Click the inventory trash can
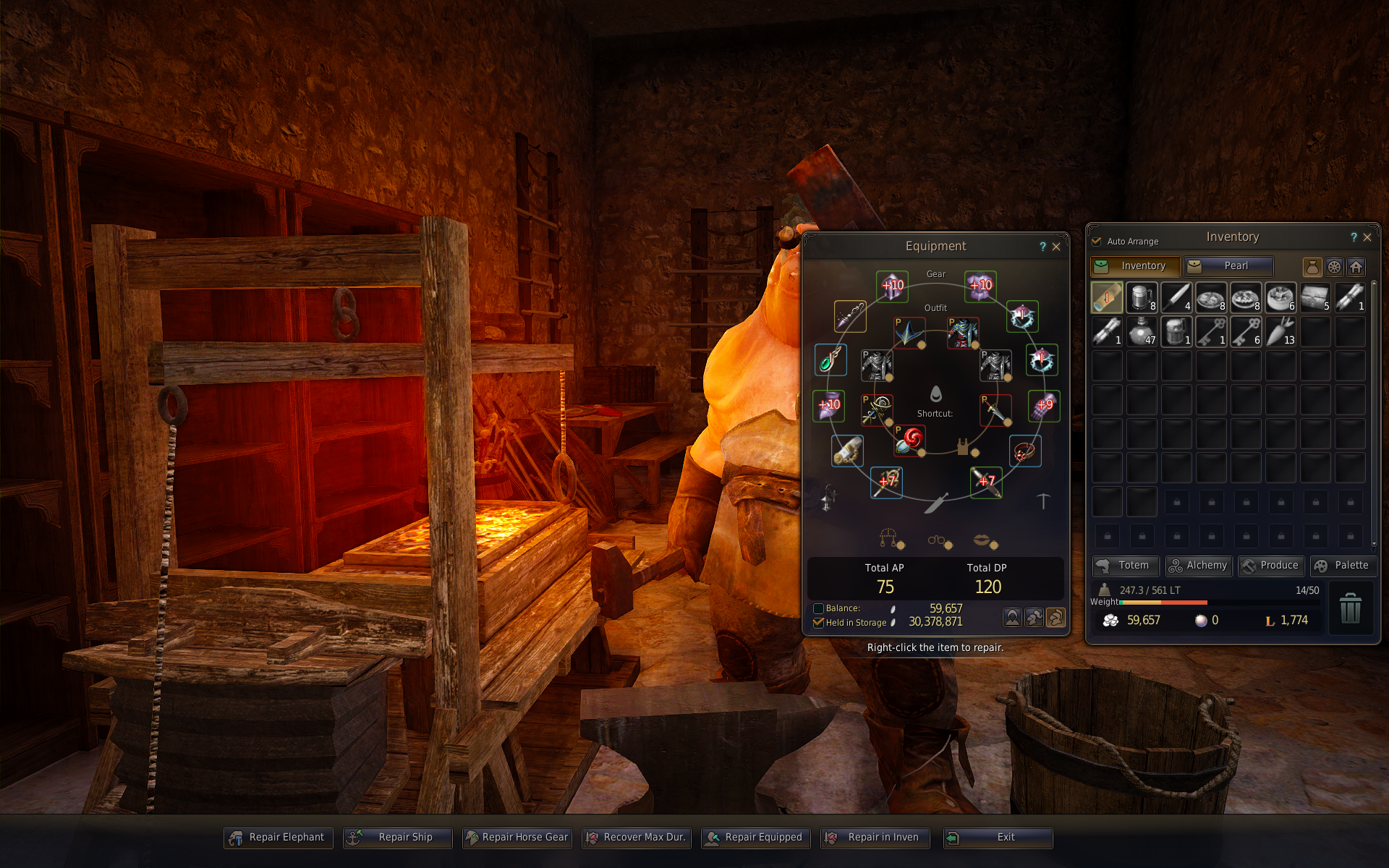Screen dimensions: 1389x868 1350,608
